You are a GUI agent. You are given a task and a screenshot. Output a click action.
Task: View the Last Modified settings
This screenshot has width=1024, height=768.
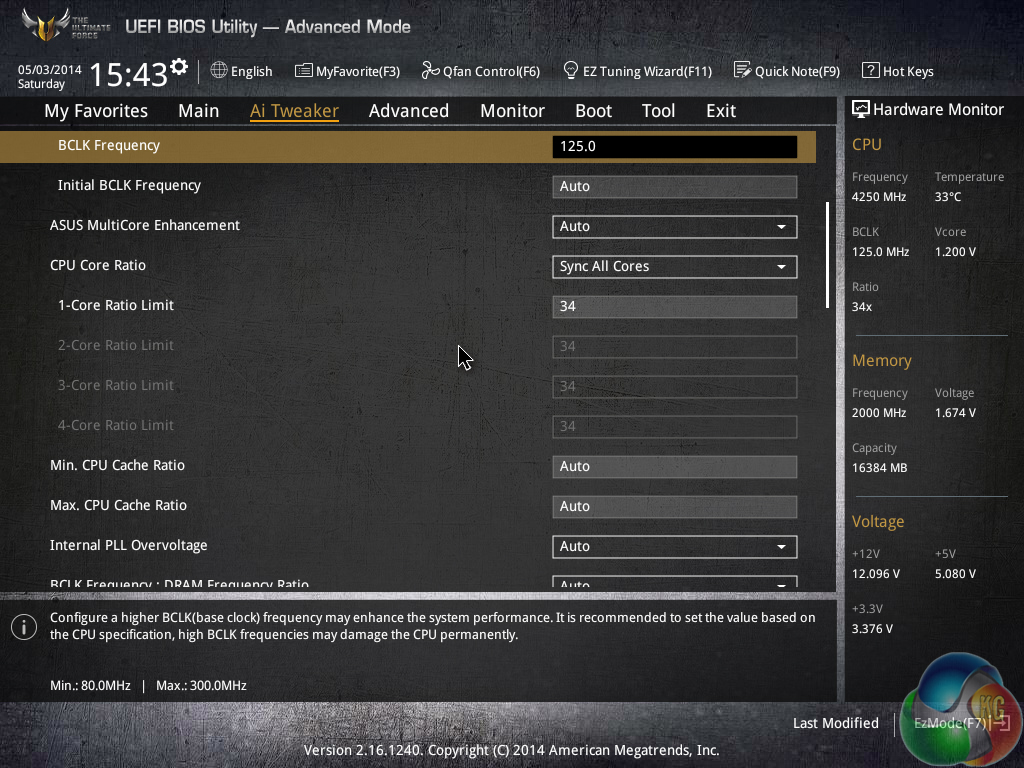[835, 723]
